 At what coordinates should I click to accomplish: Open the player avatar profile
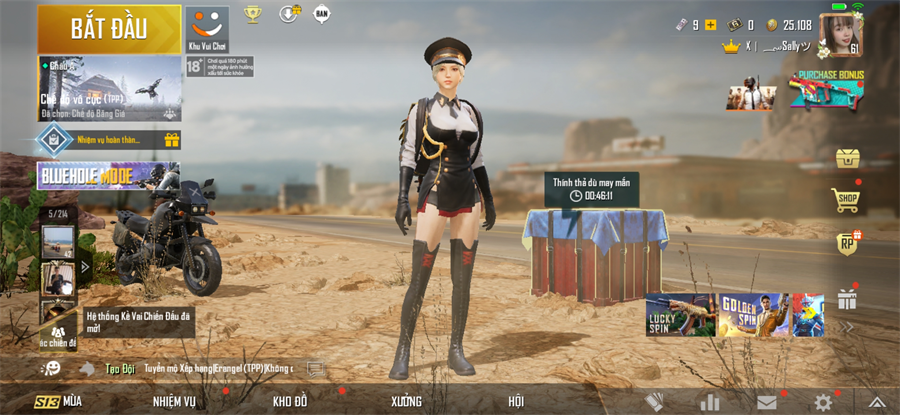[x=840, y=35]
